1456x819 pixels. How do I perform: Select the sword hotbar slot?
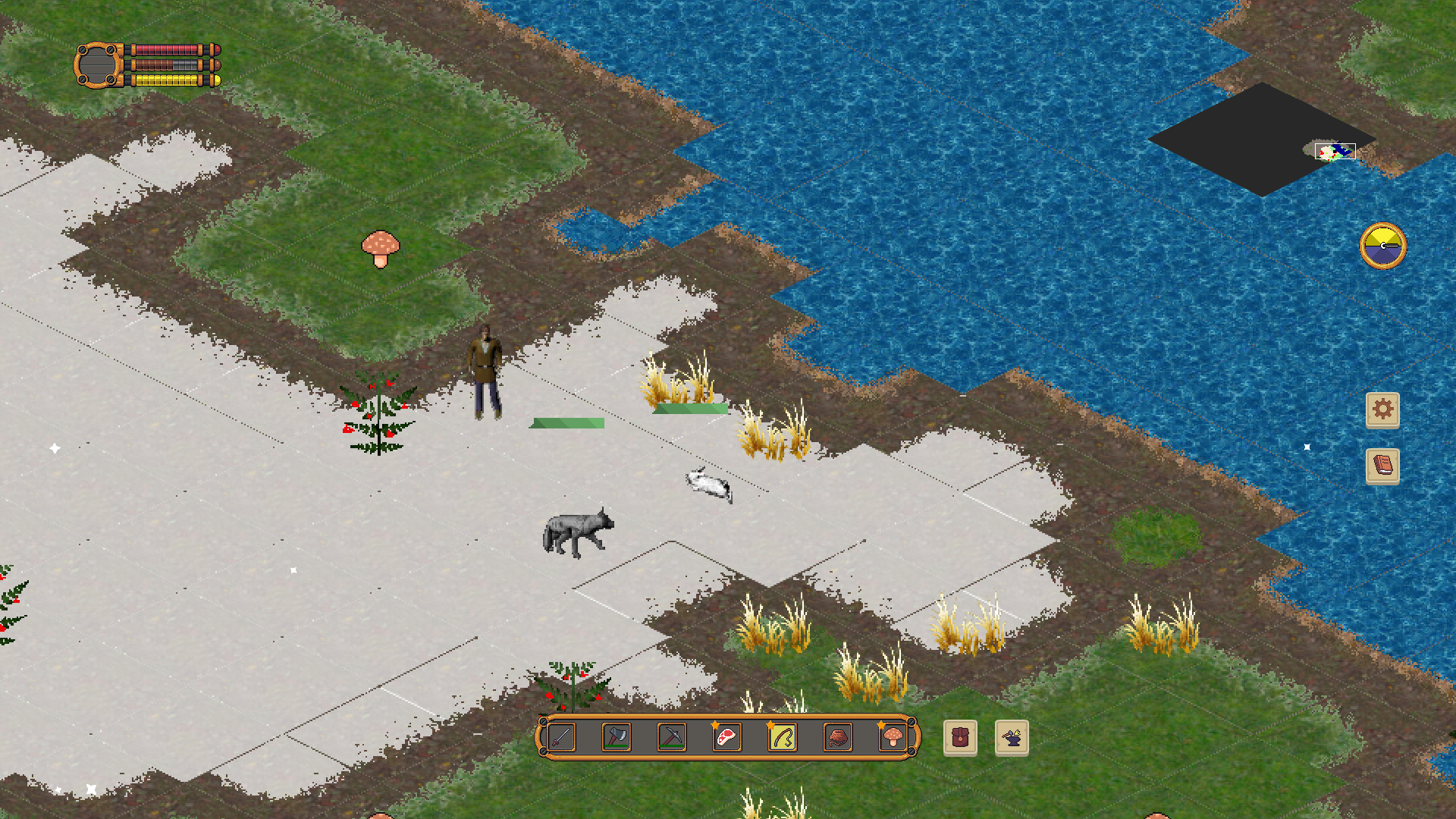pos(561,737)
